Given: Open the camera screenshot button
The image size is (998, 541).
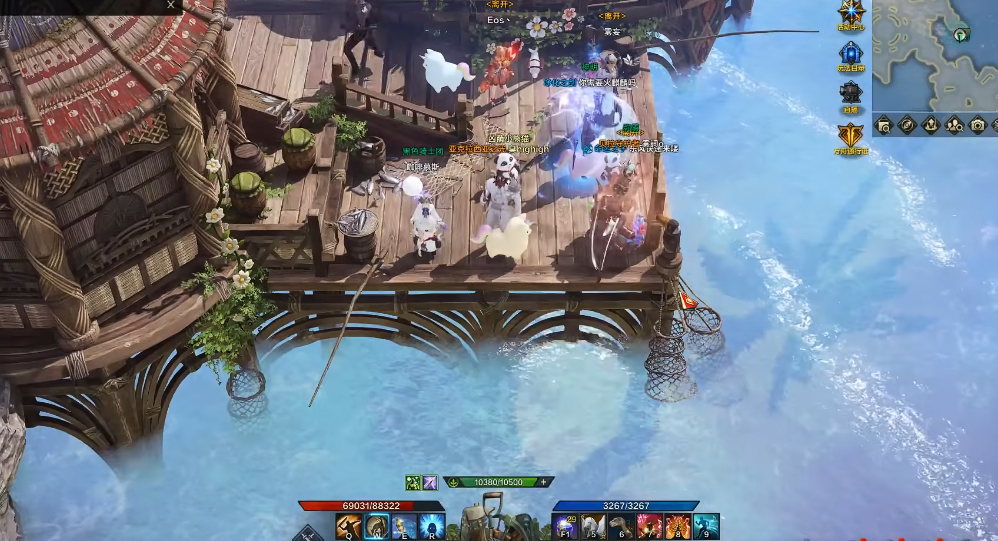Looking at the screenshot, I should [977, 125].
